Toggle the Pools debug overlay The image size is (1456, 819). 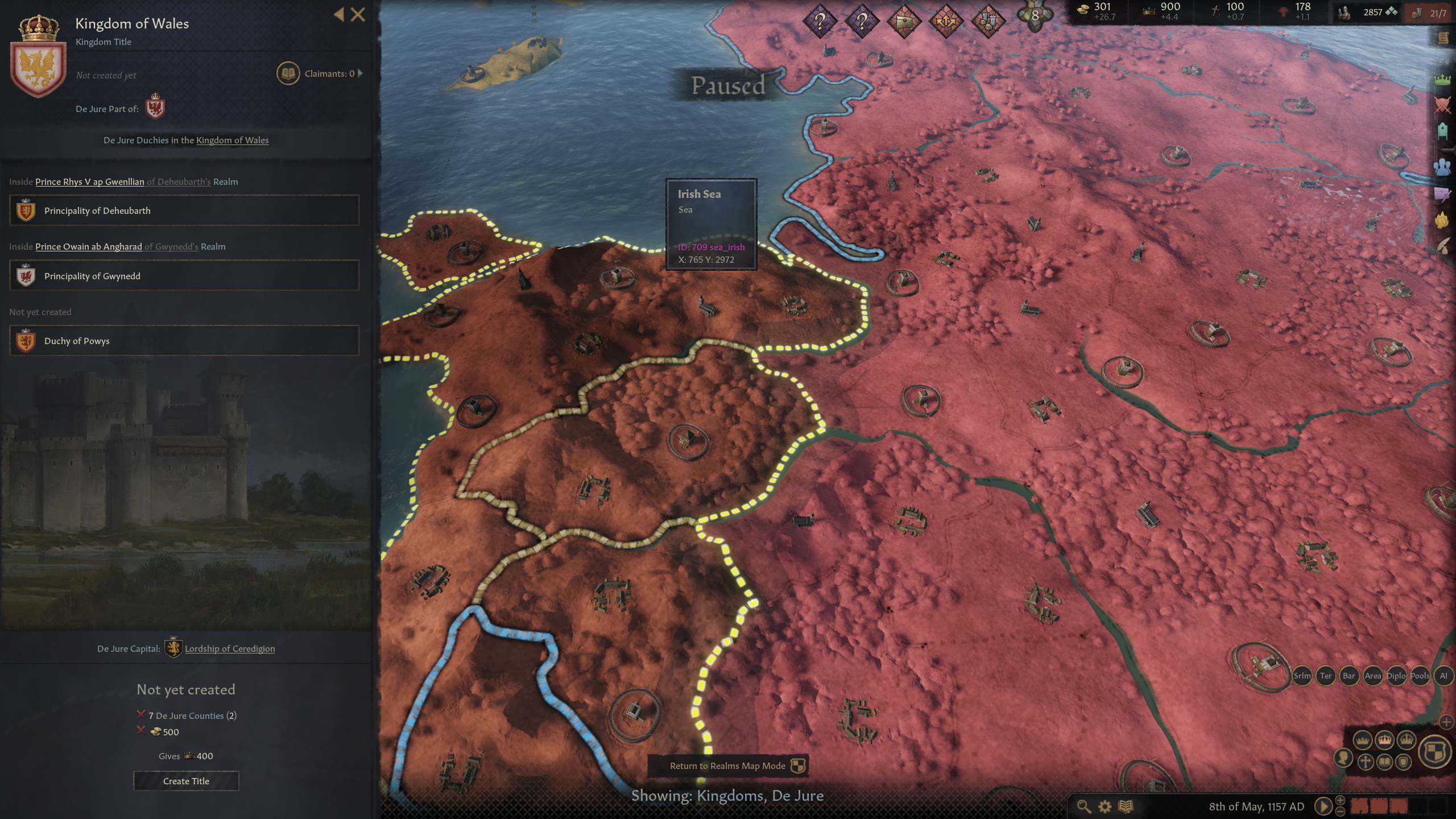coord(1420,676)
